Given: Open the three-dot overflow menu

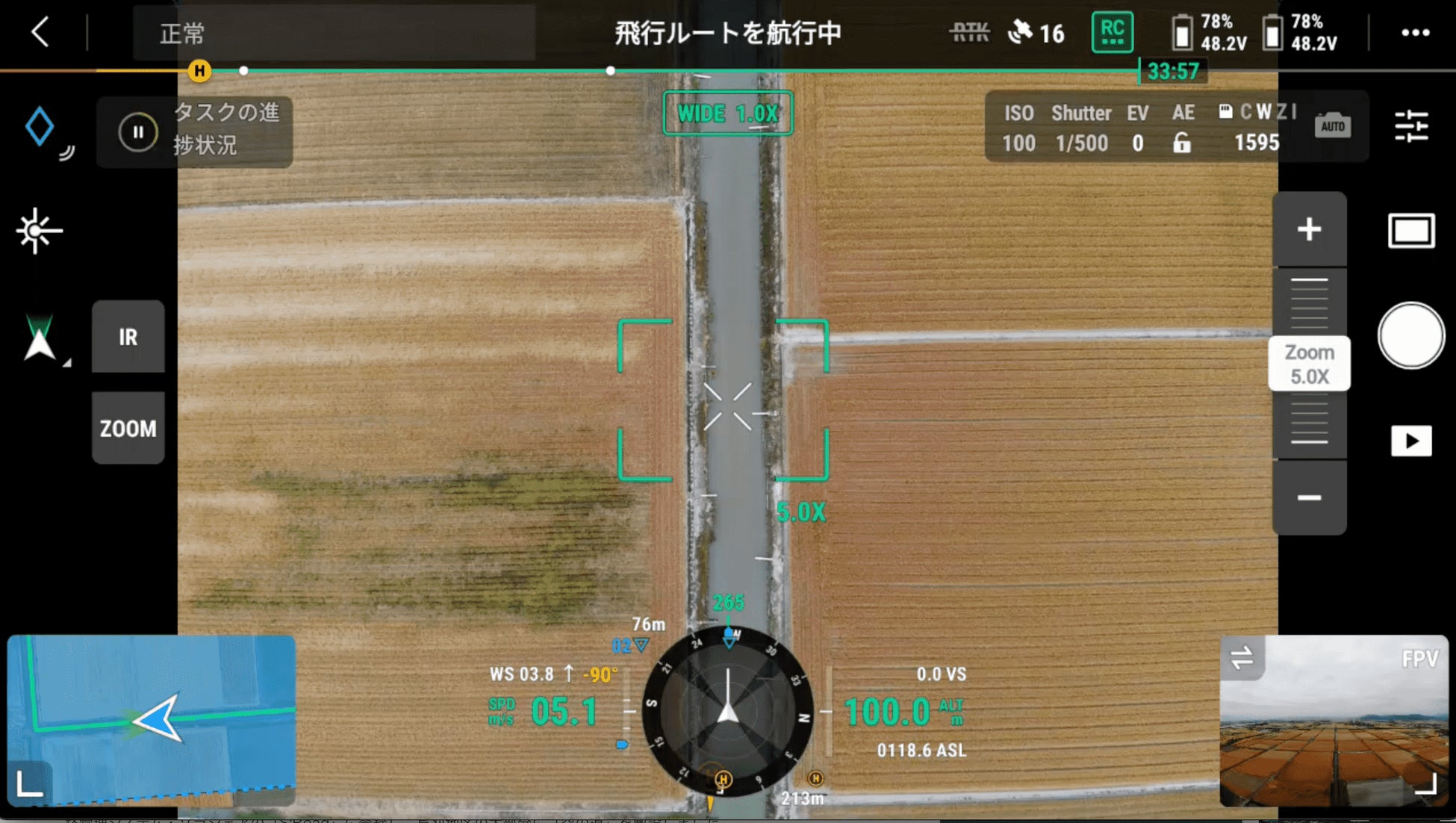Looking at the screenshot, I should tap(1415, 33).
